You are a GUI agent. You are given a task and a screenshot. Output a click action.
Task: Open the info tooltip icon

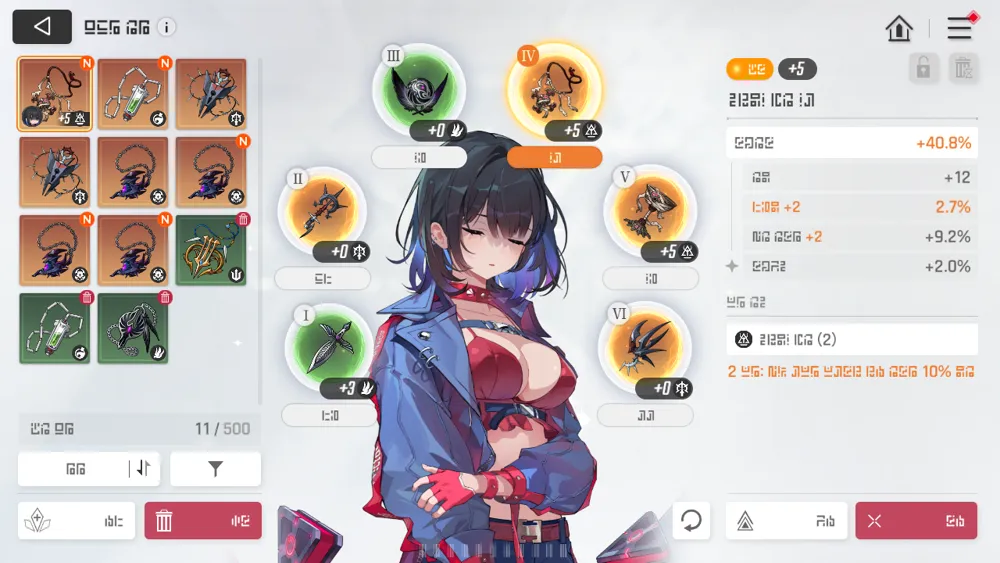pos(167,28)
